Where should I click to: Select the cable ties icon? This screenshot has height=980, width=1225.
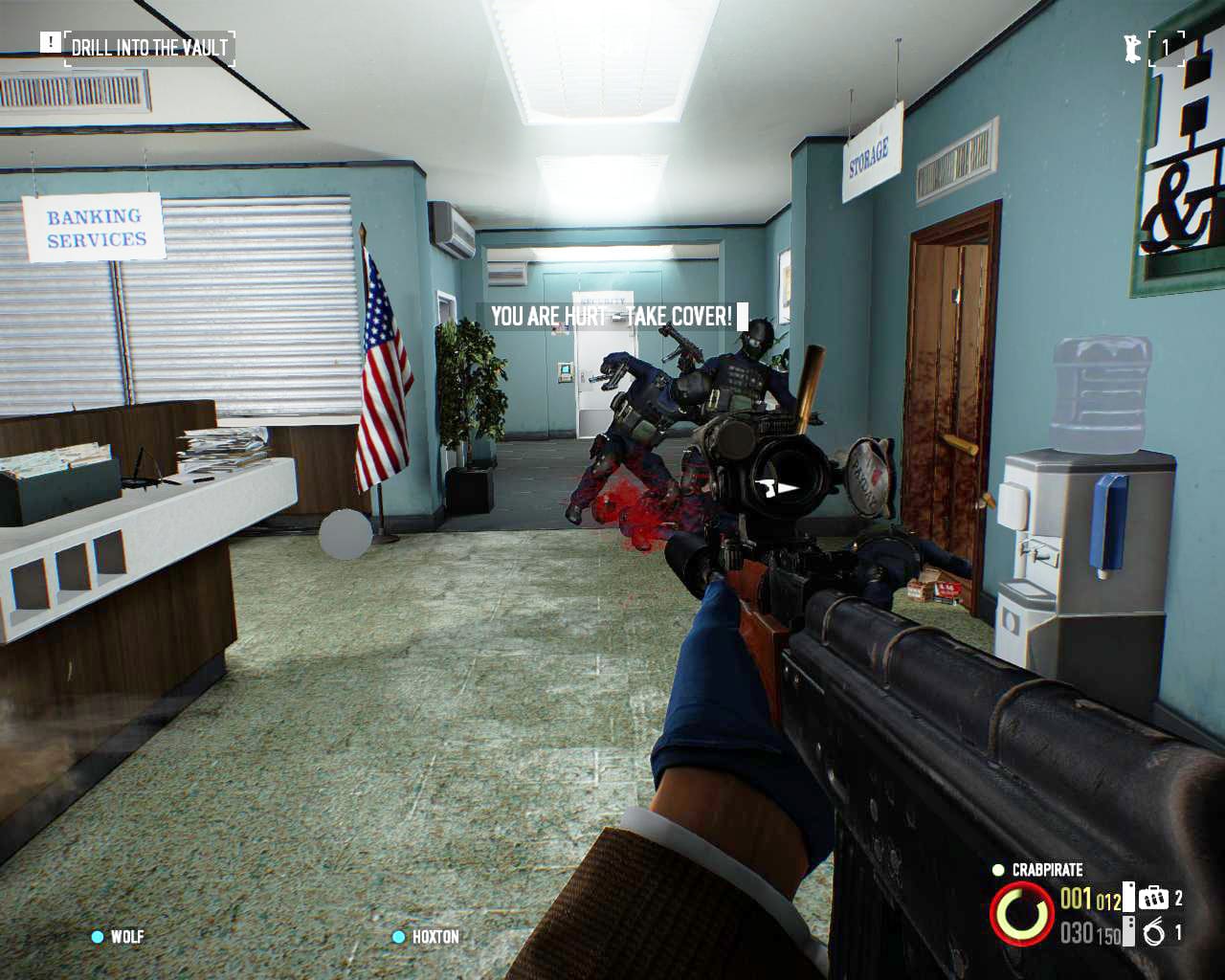coord(1154,931)
